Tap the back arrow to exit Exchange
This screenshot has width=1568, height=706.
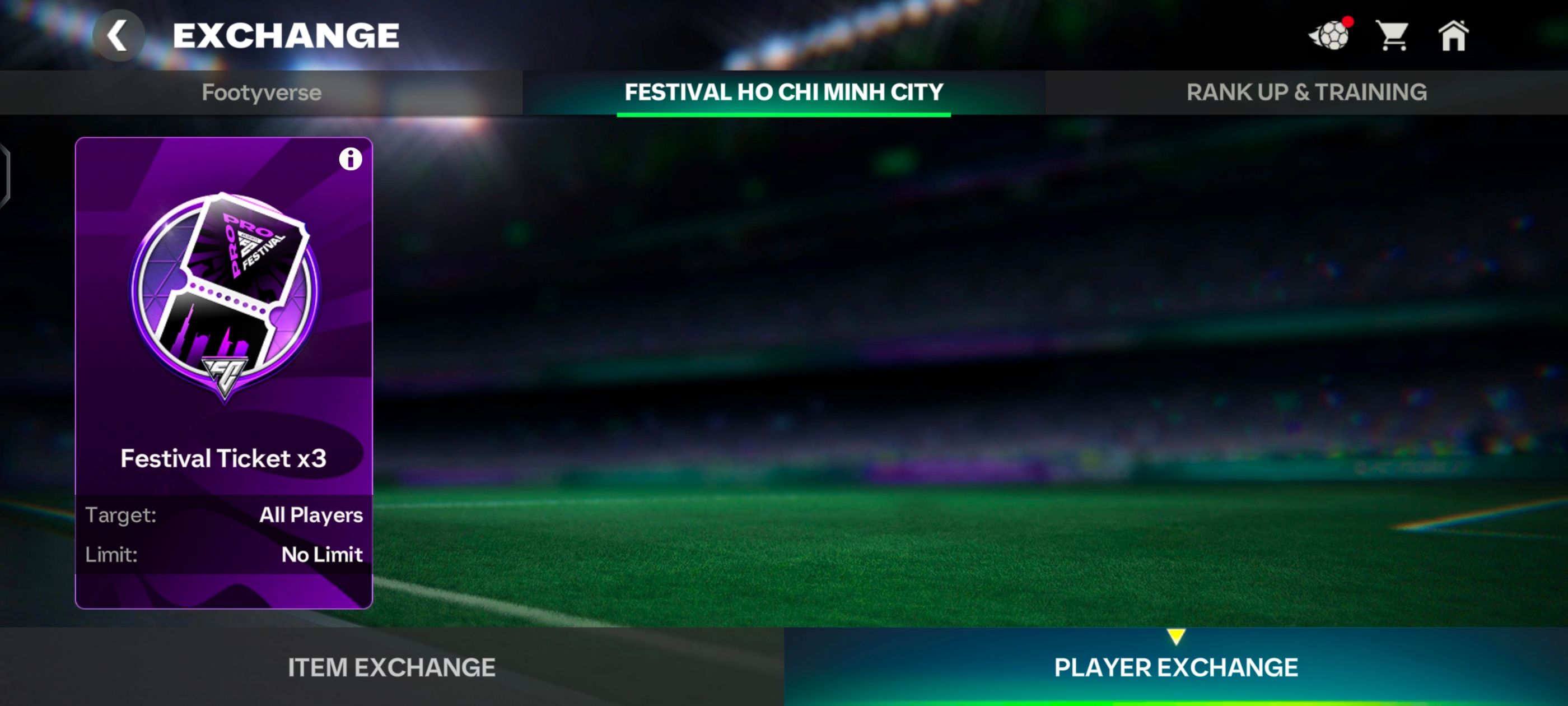117,35
